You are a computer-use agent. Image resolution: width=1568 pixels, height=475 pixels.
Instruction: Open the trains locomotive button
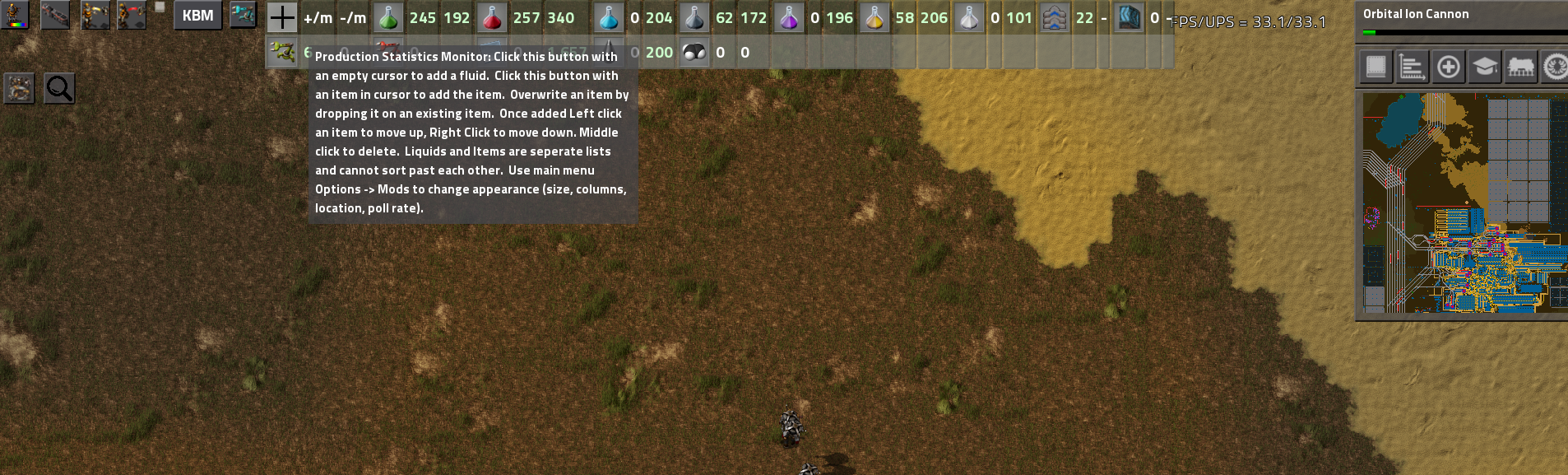tap(1520, 67)
